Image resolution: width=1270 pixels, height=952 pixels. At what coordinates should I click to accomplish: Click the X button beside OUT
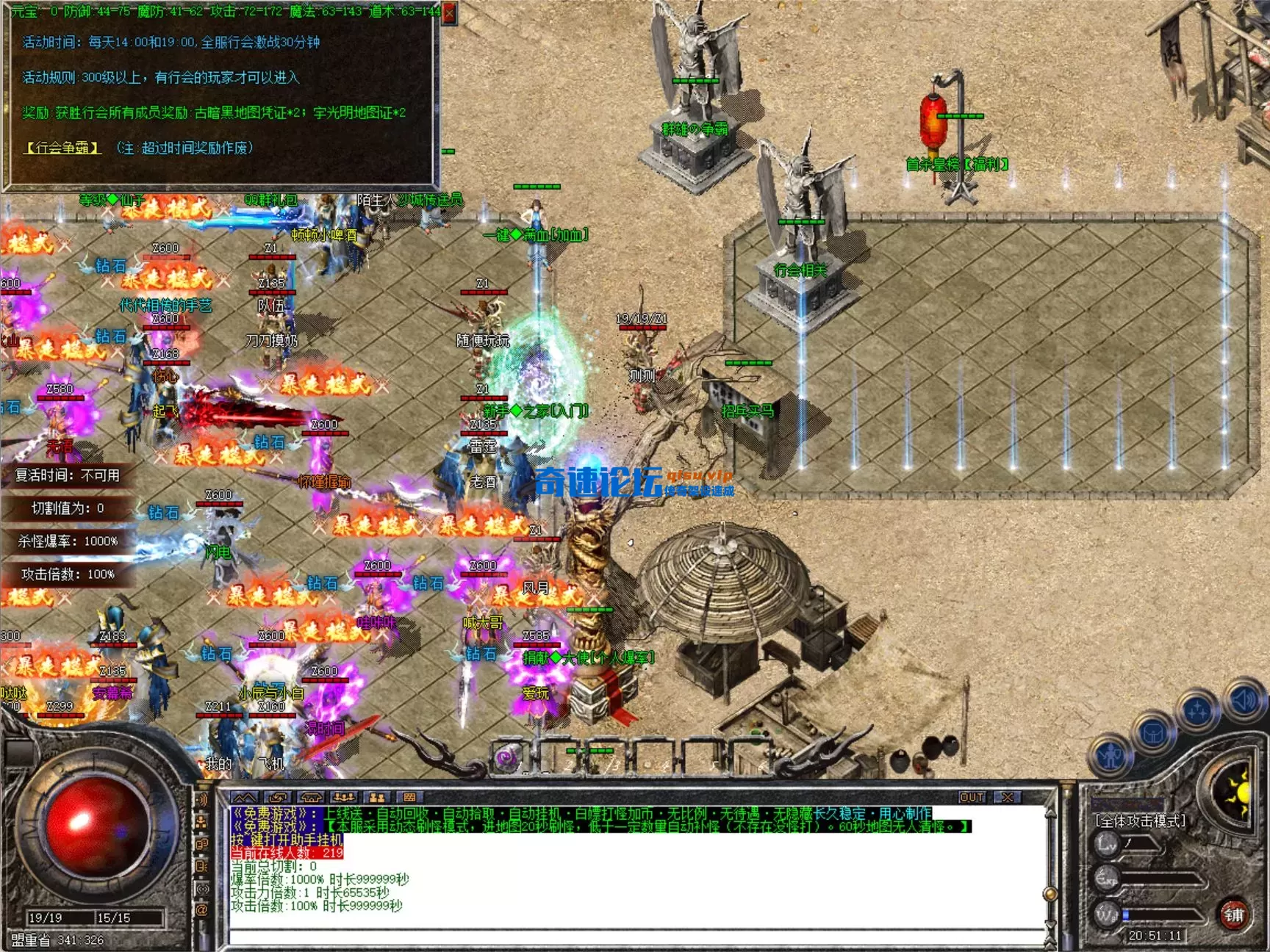pos(1008,798)
